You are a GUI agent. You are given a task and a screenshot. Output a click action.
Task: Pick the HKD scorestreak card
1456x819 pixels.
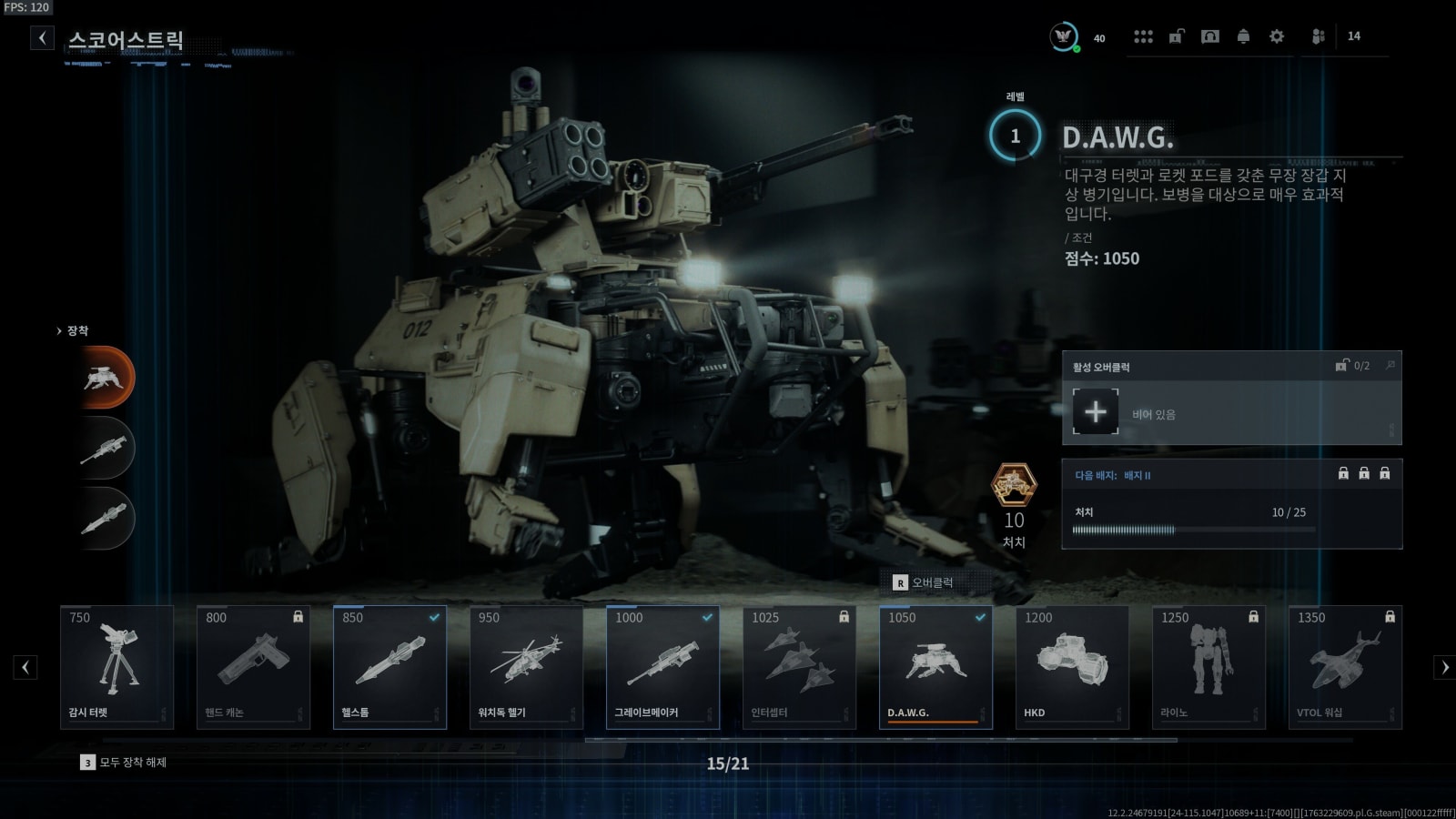(1072, 667)
